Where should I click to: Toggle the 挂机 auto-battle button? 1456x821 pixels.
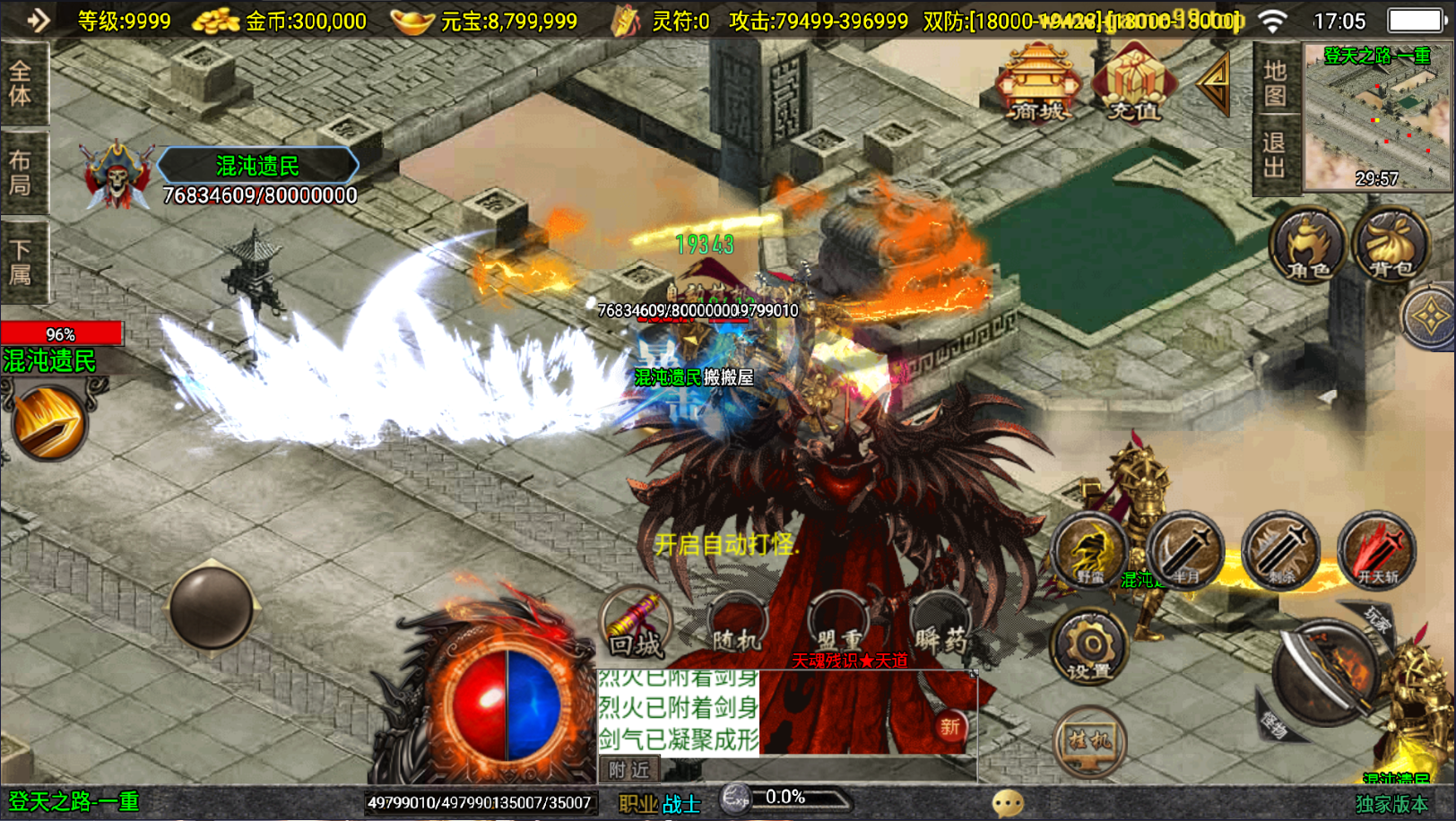(1089, 740)
